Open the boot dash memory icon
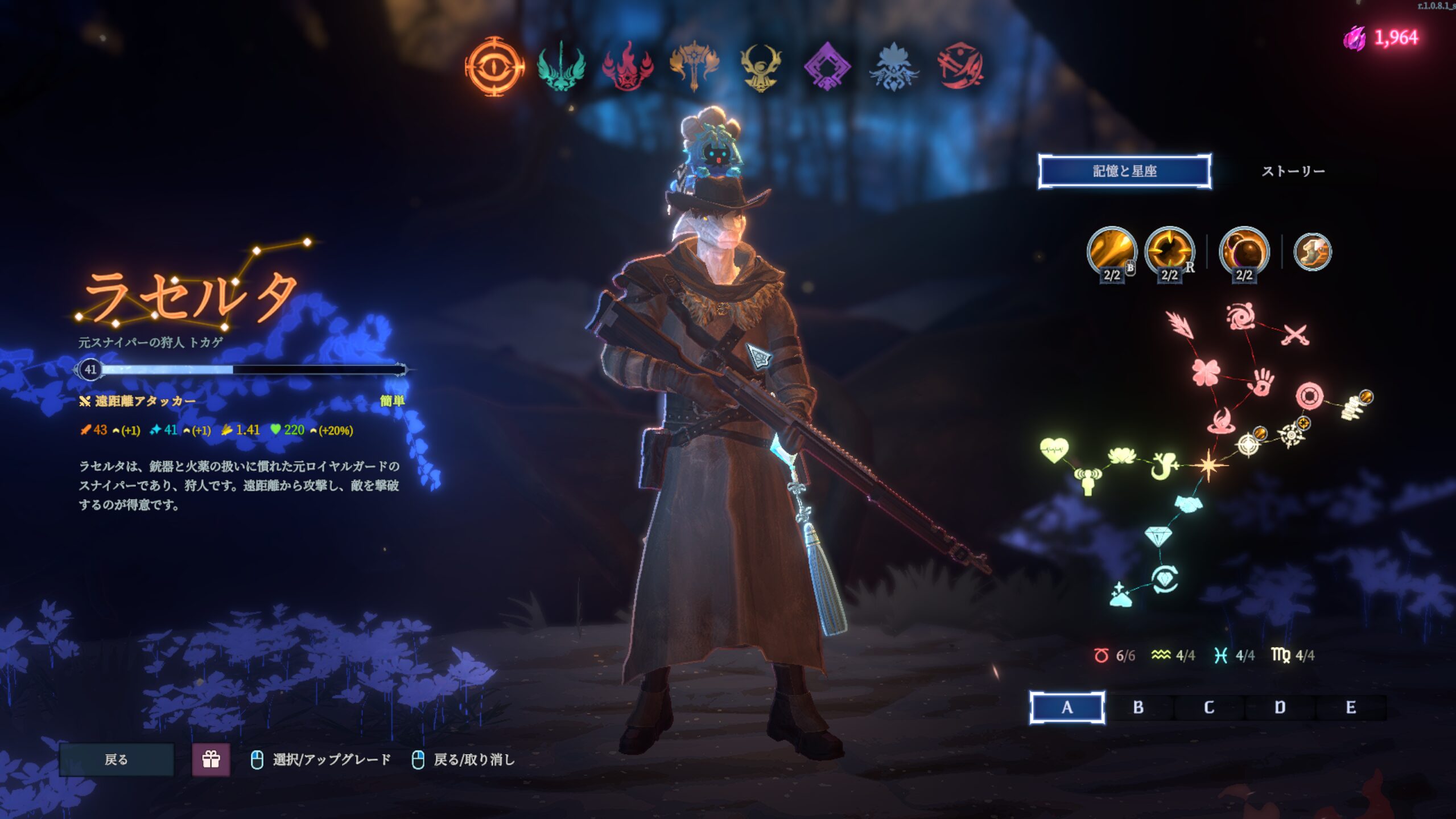Image resolution: width=1456 pixels, height=819 pixels. click(1312, 251)
